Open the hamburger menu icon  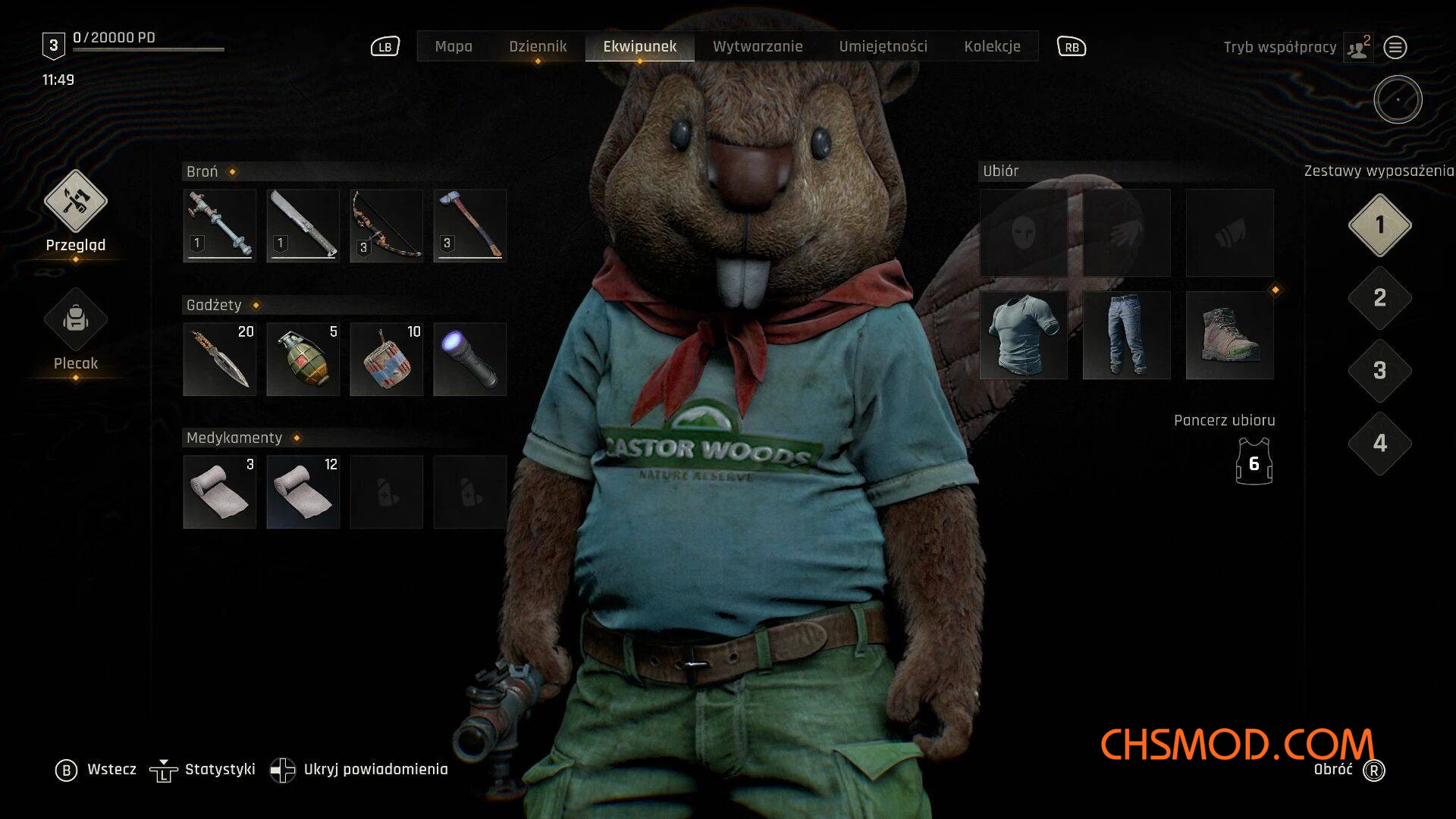[x=1395, y=48]
